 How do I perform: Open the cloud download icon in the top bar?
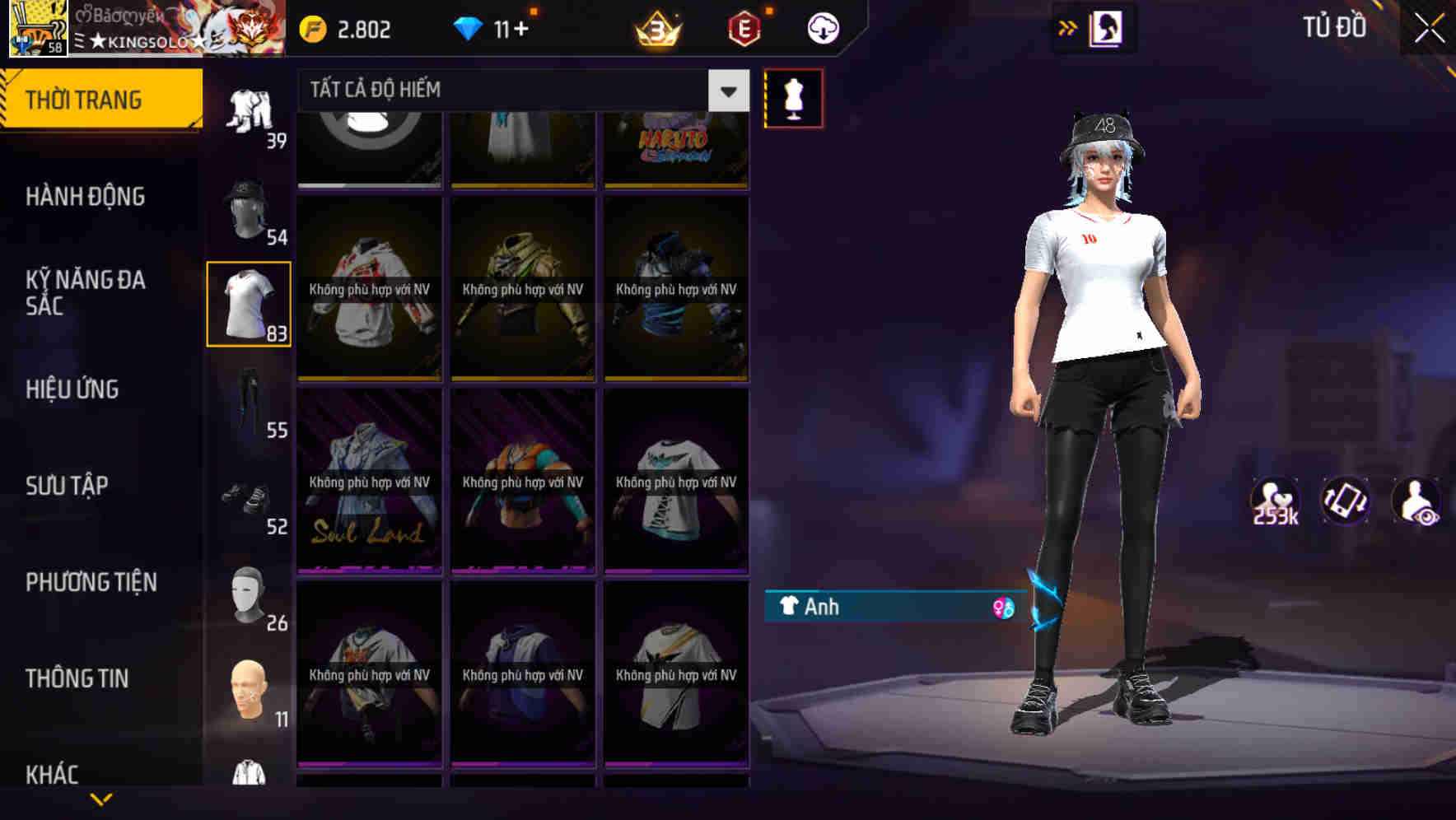pos(821,27)
